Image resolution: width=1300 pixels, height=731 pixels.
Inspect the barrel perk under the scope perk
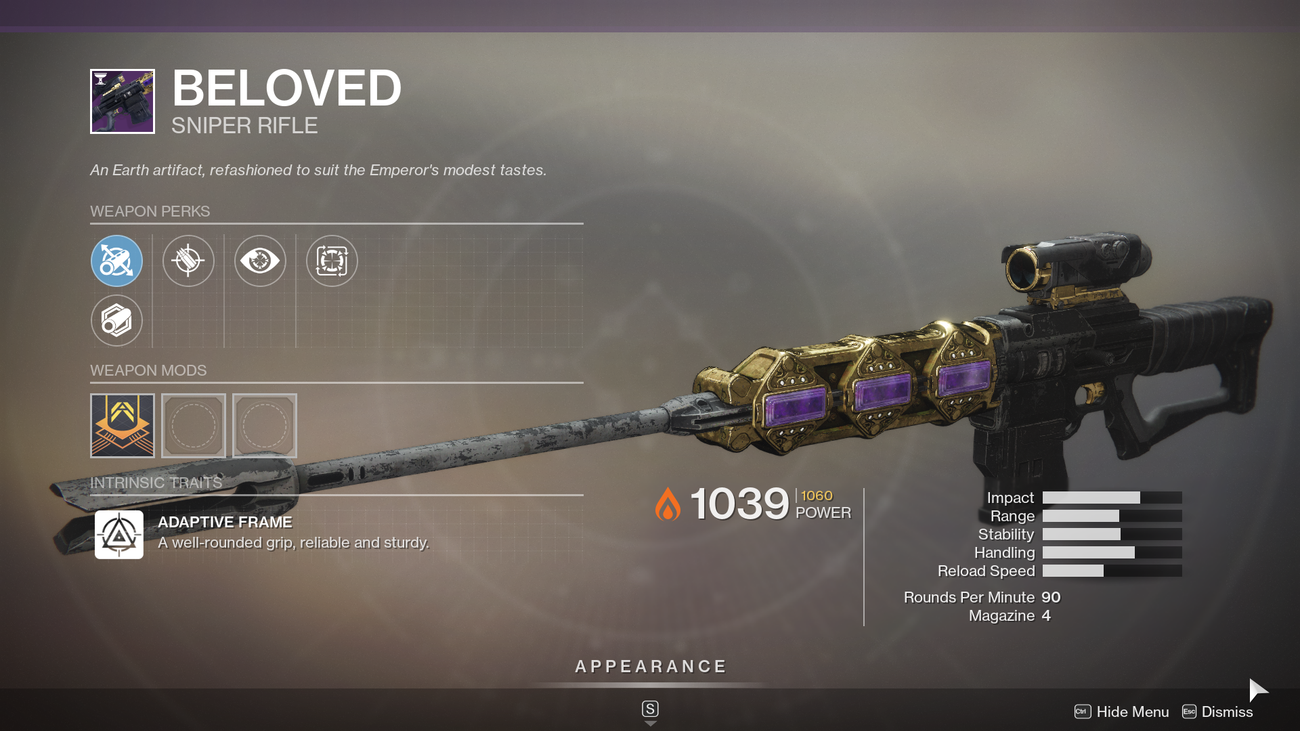[x=188, y=261]
